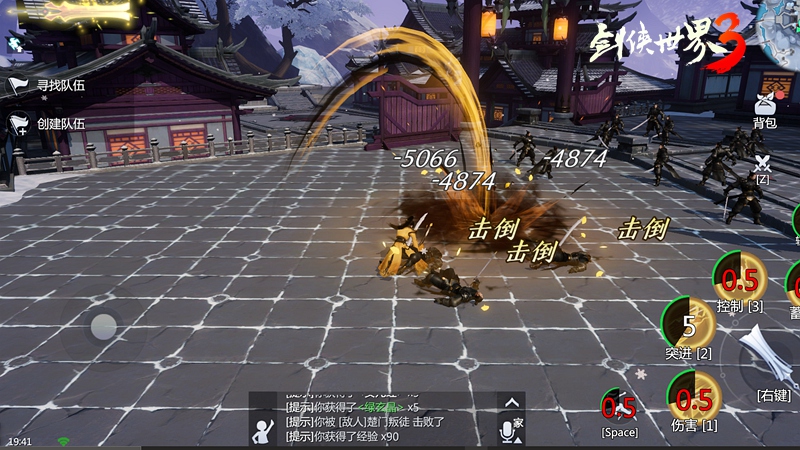The height and width of the screenshot is (450, 800).
Task: Click the virtual movement joystick
Action: click(104, 326)
